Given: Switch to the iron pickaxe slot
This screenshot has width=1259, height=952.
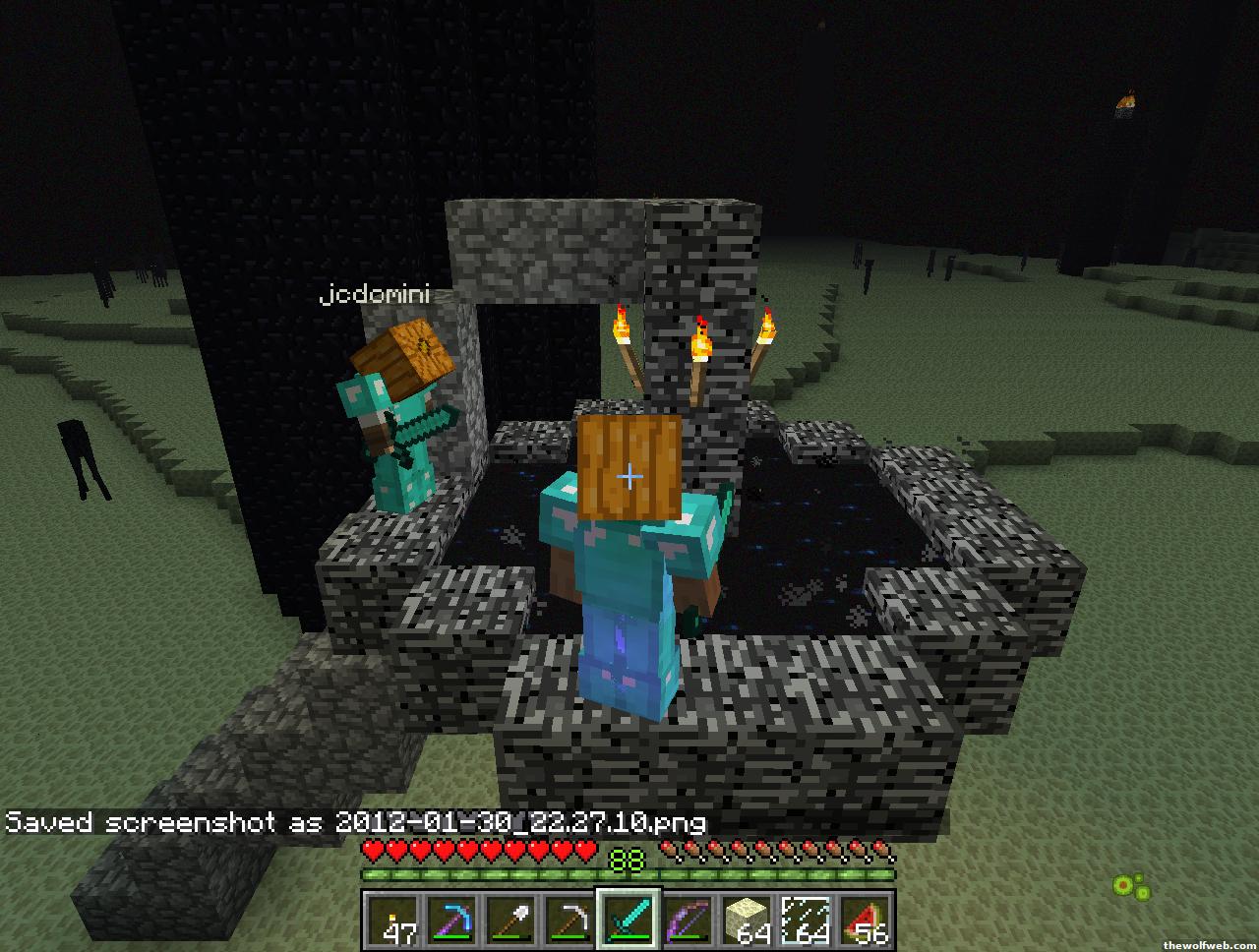Looking at the screenshot, I should 570,921.
